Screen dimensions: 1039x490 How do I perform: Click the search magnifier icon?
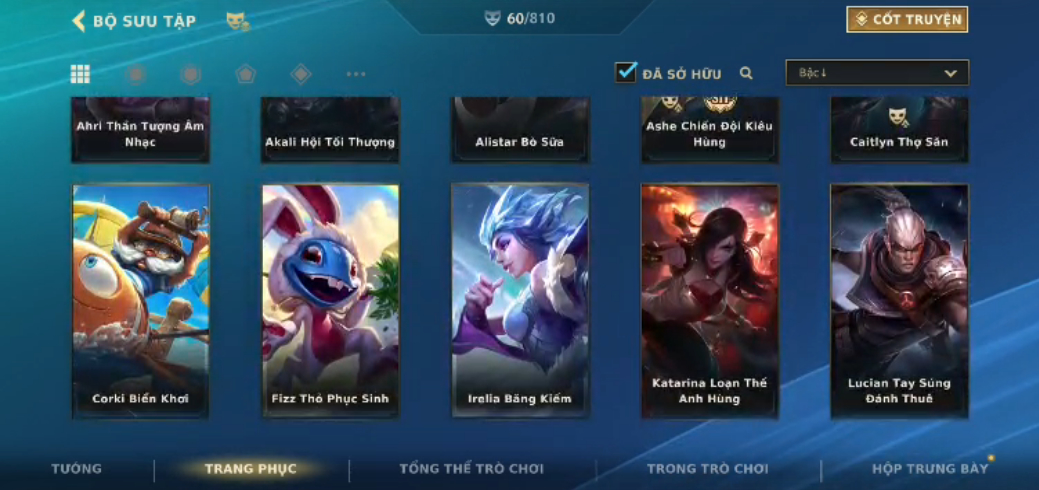(746, 73)
